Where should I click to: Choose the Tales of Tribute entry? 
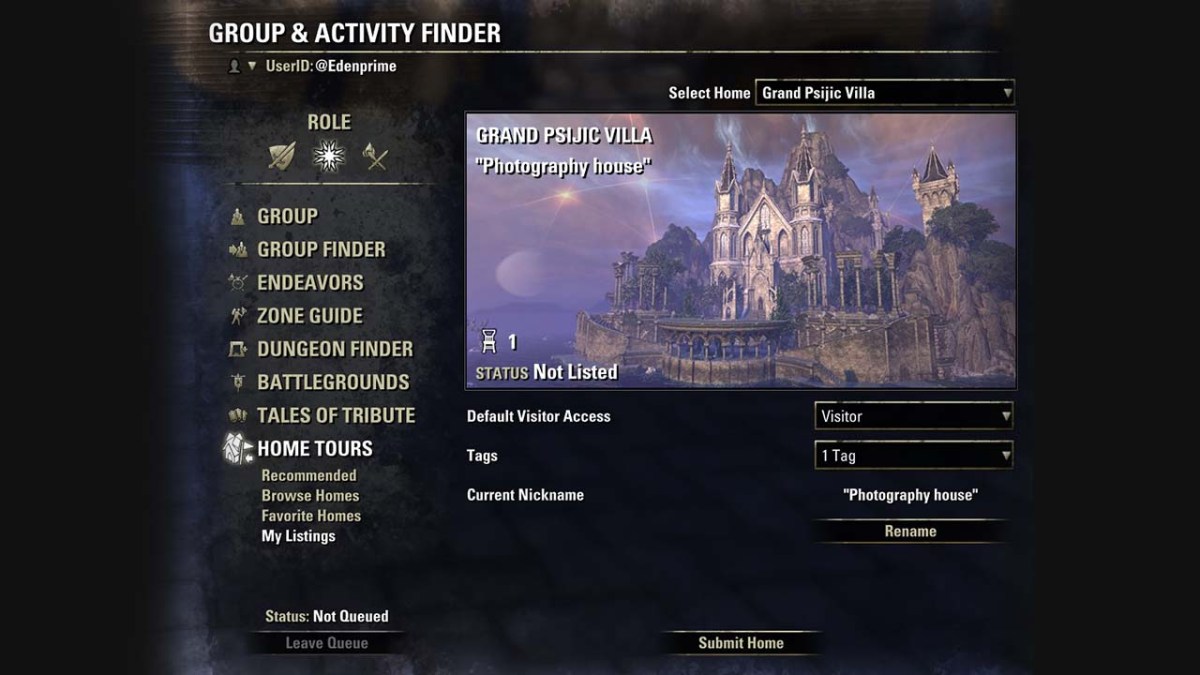[335, 415]
